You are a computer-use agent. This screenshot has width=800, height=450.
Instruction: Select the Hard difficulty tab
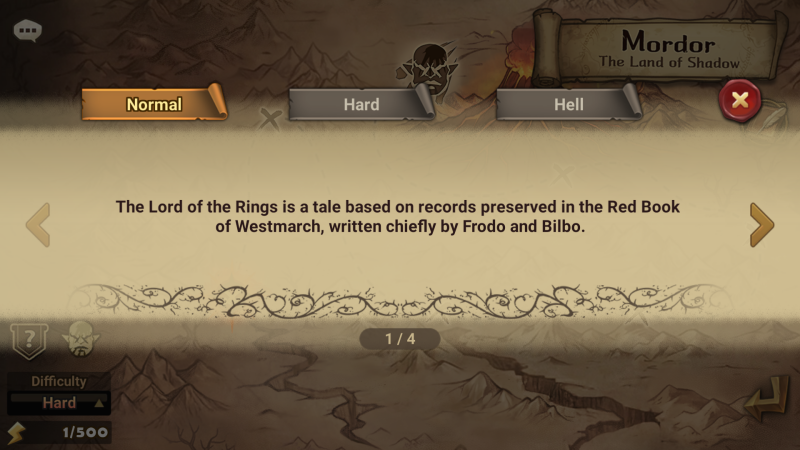coord(360,104)
